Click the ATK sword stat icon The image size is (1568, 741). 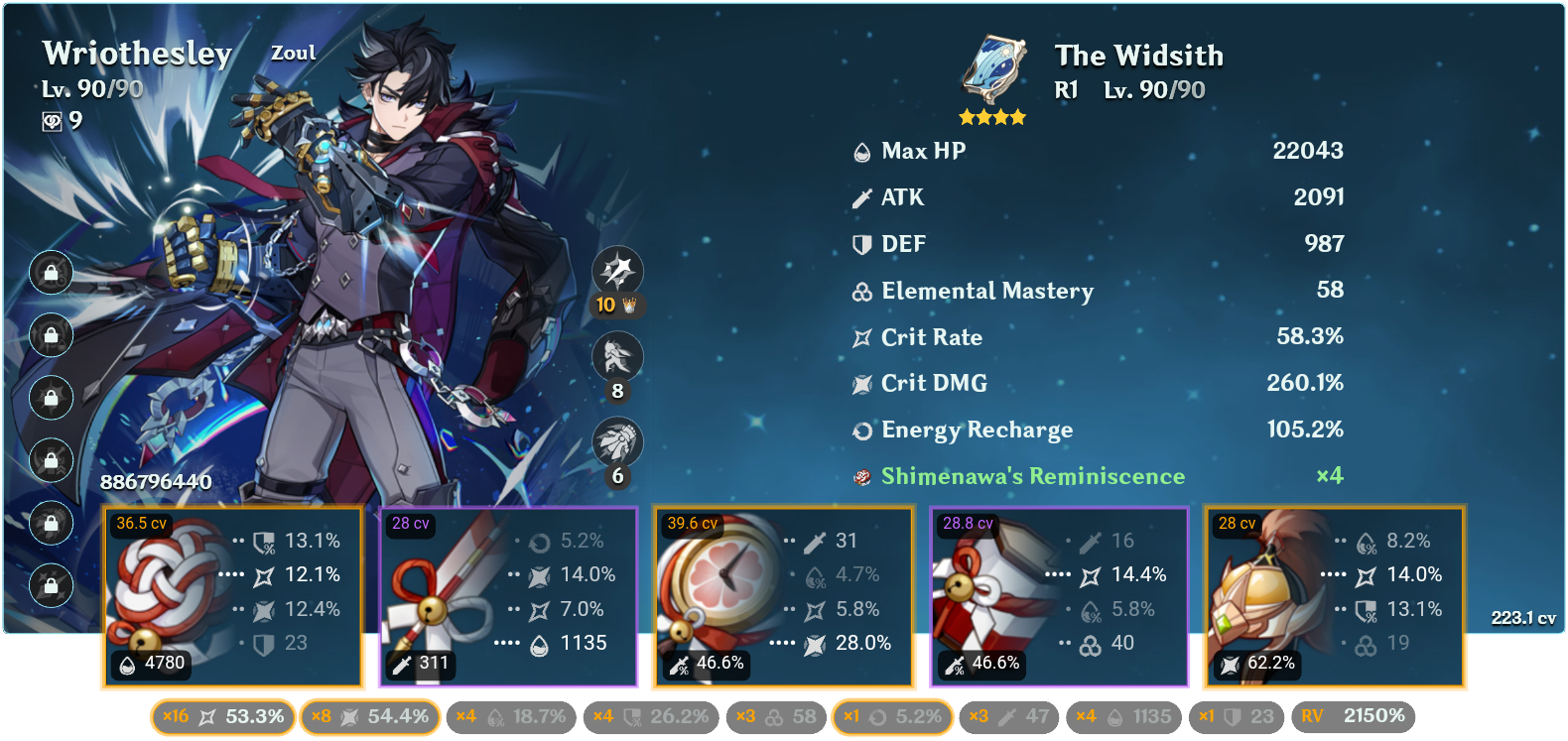coord(859,197)
